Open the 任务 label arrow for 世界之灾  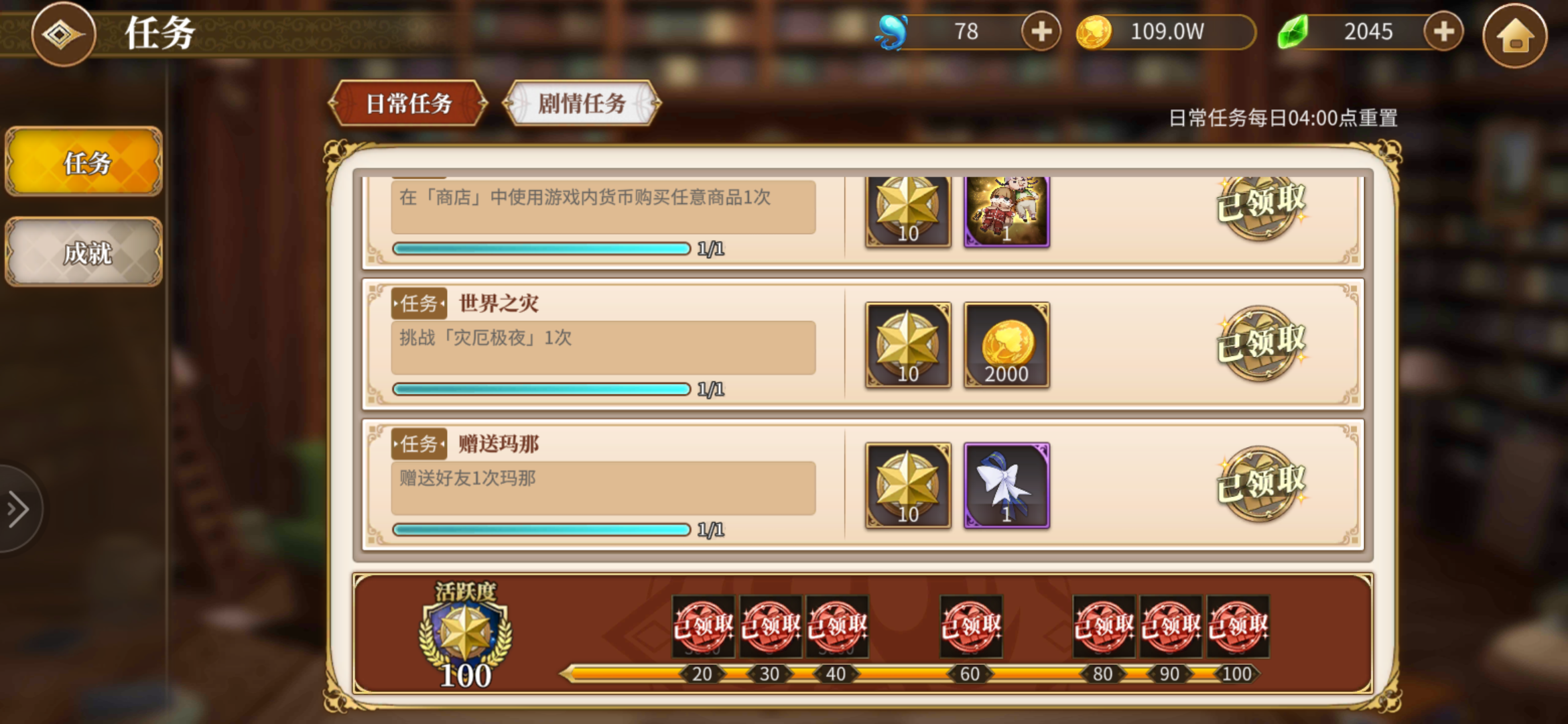[x=419, y=304]
